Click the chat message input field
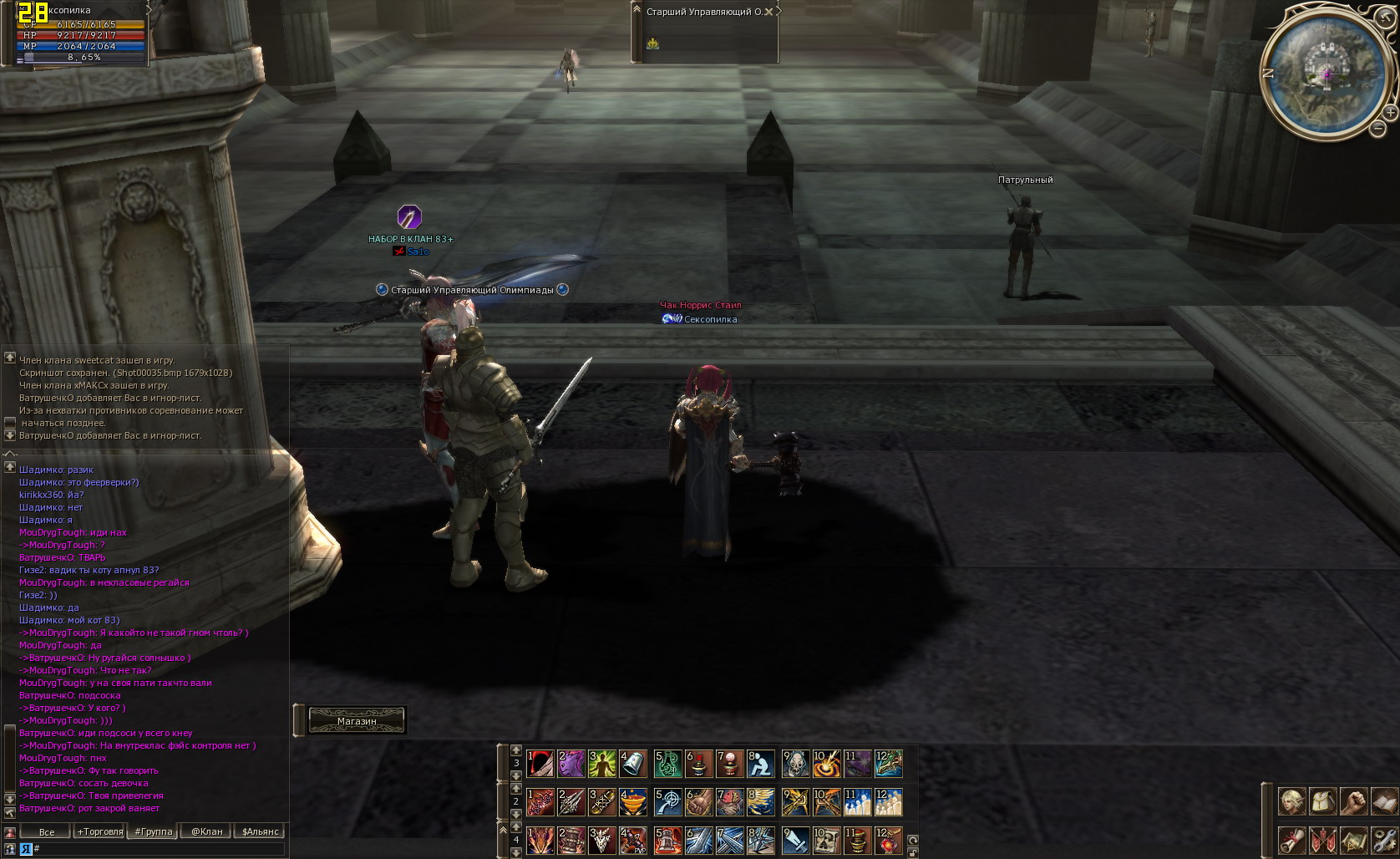This screenshot has height=859, width=1400. [x=159, y=848]
